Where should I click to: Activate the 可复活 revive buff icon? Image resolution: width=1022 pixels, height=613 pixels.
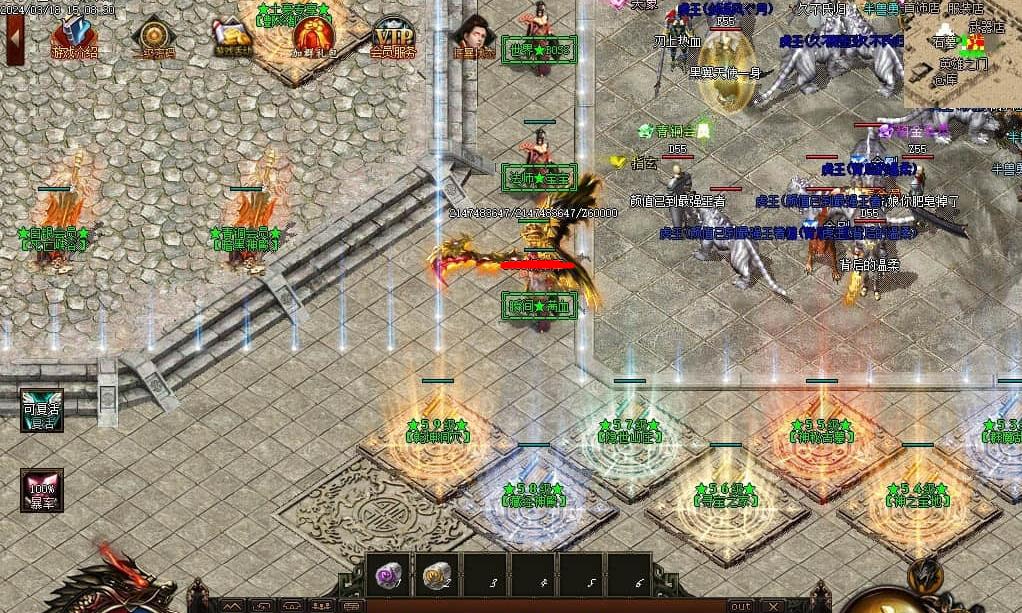(42, 410)
